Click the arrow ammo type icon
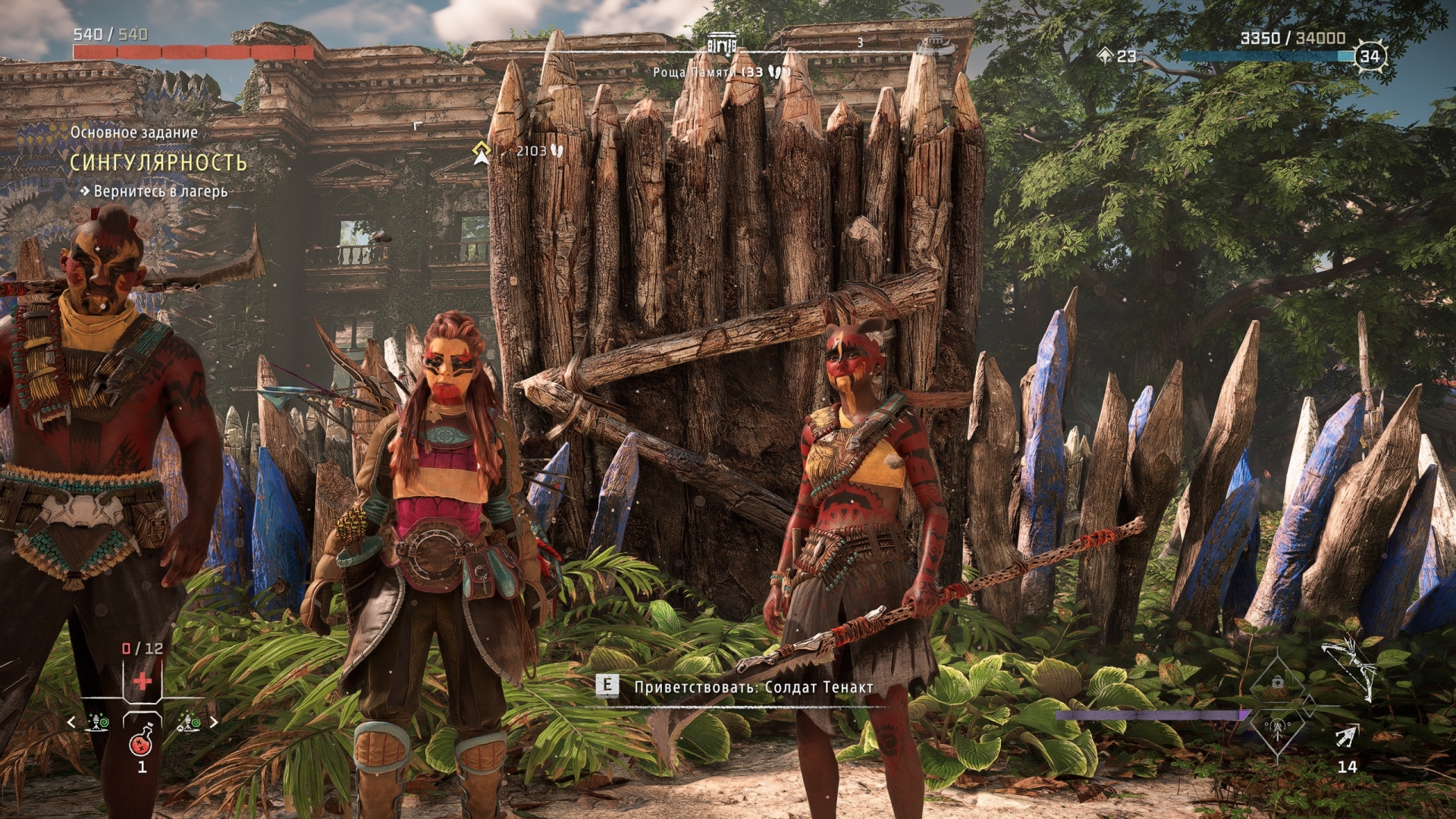The height and width of the screenshot is (819, 1456). click(1347, 736)
